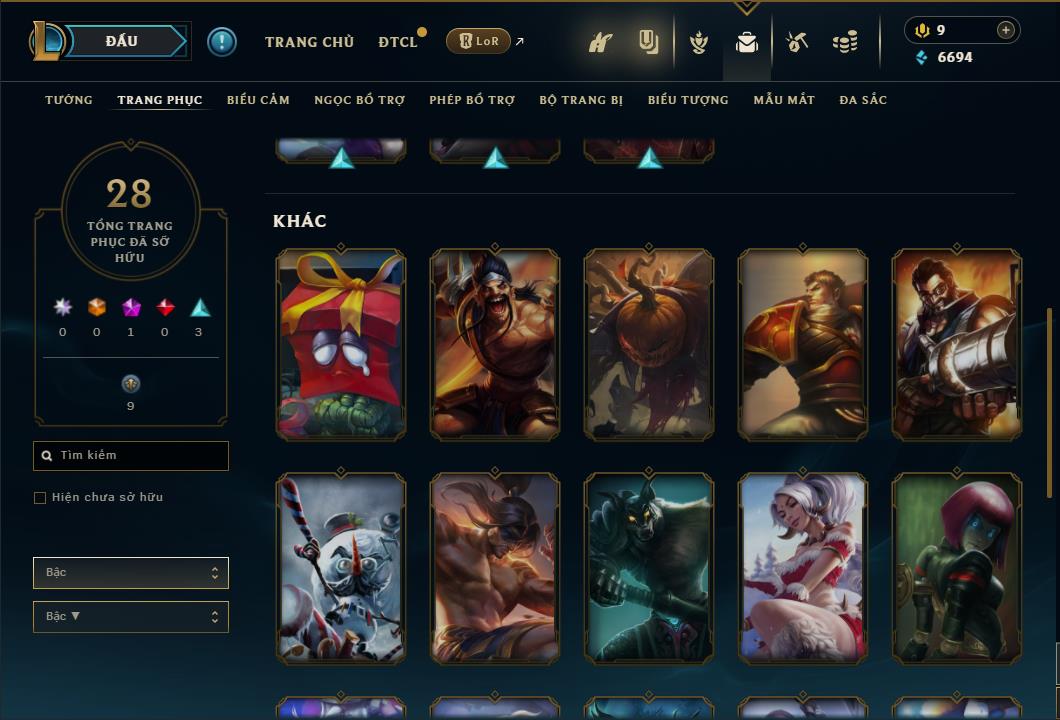
Task: Switch to the TƯỚNG tab
Action: coord(69,100)
